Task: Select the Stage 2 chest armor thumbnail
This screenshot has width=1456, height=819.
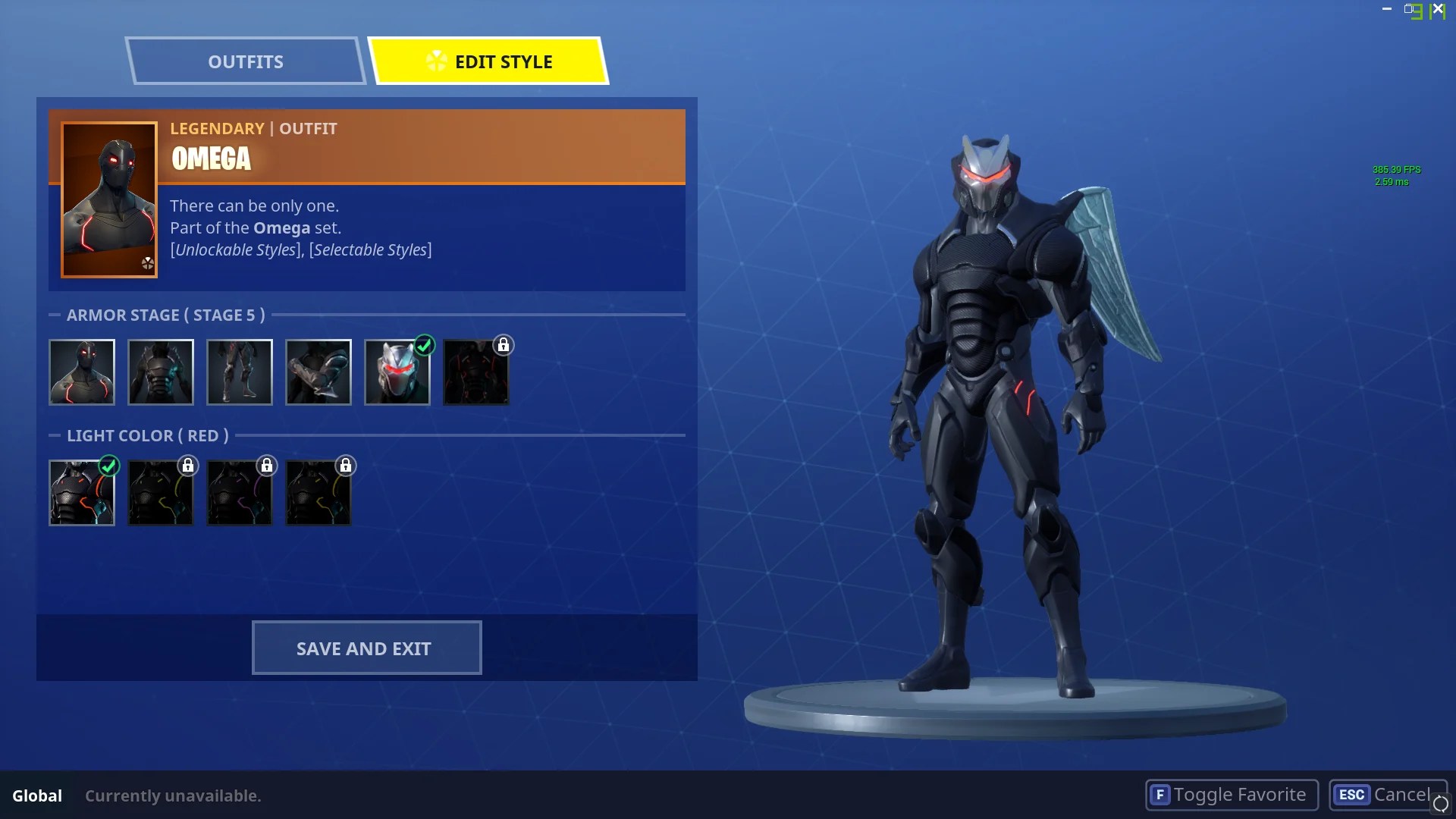Action: [161, 372]
